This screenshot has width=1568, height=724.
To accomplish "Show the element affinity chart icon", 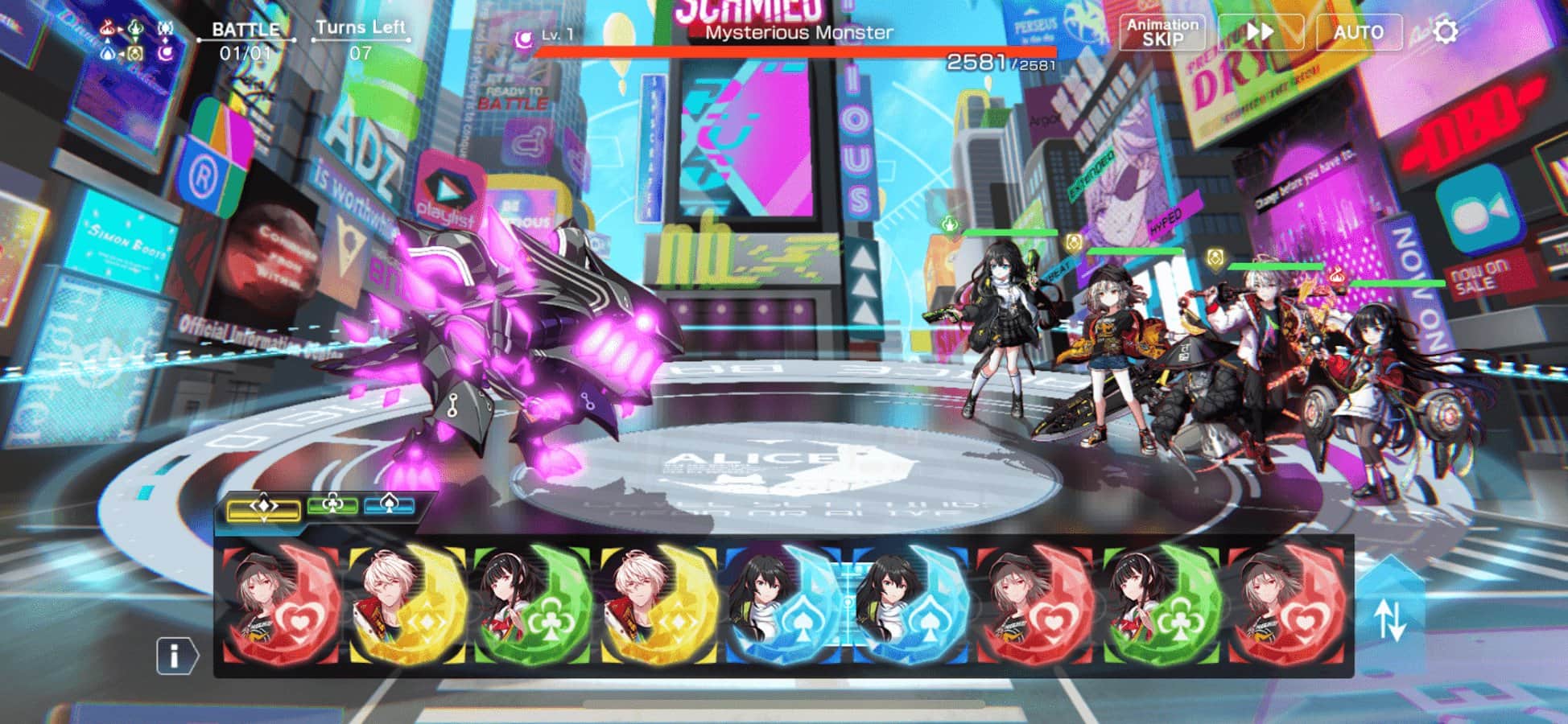I will (x=136, y=41).
